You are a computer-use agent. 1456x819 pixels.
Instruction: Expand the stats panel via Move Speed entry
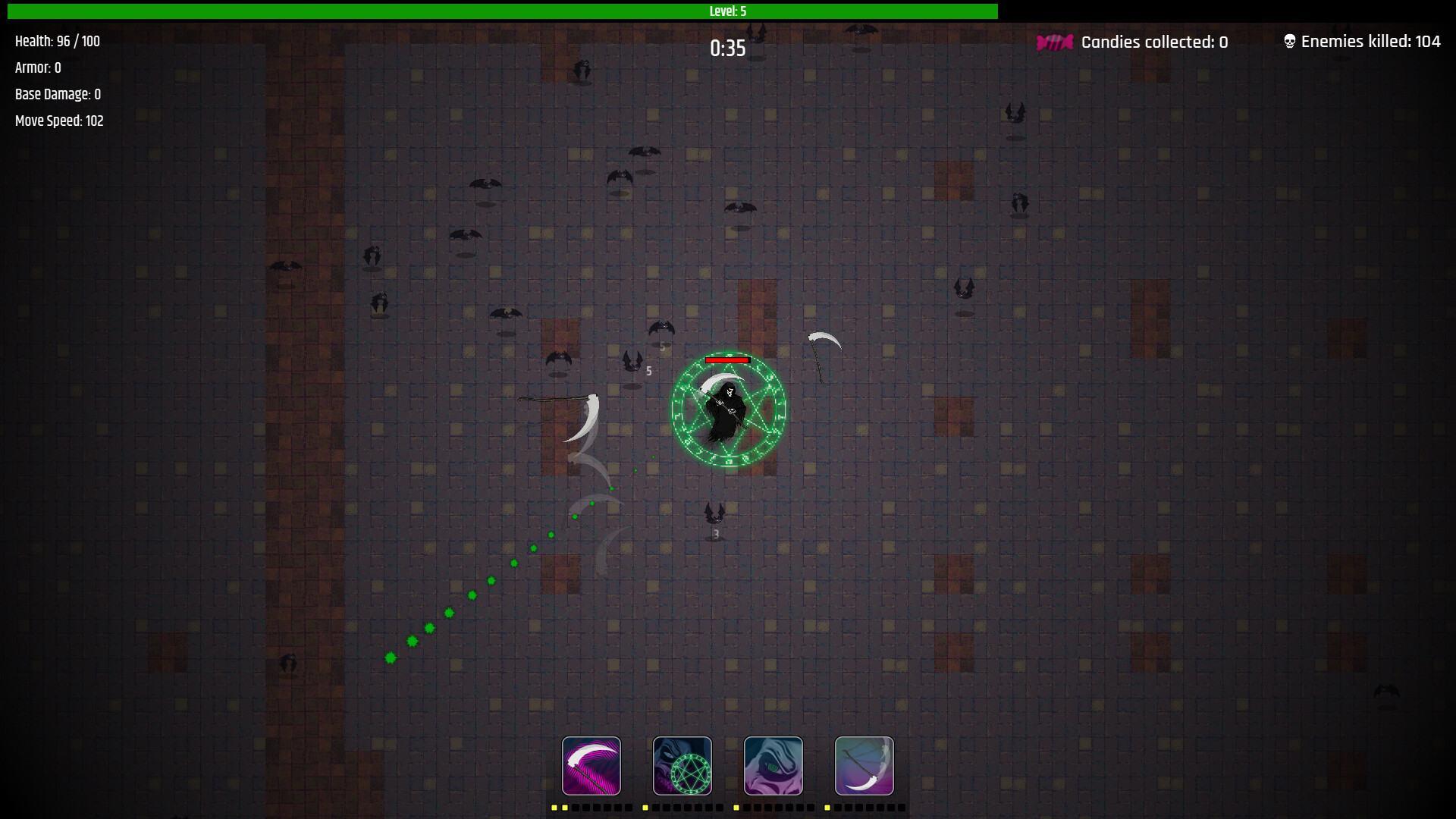(x=59, y=121)
